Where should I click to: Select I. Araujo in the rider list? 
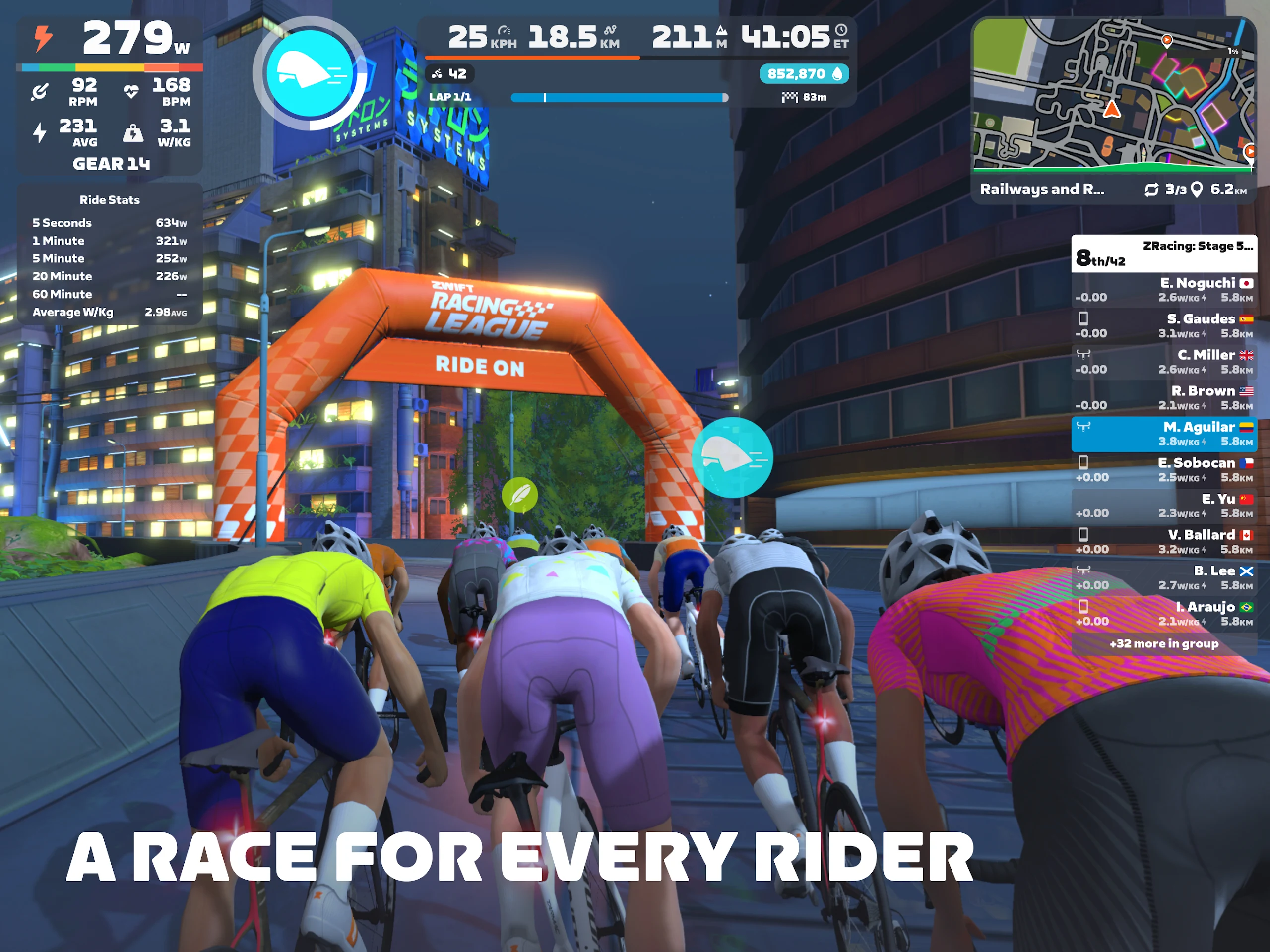tap(1163, 614)
